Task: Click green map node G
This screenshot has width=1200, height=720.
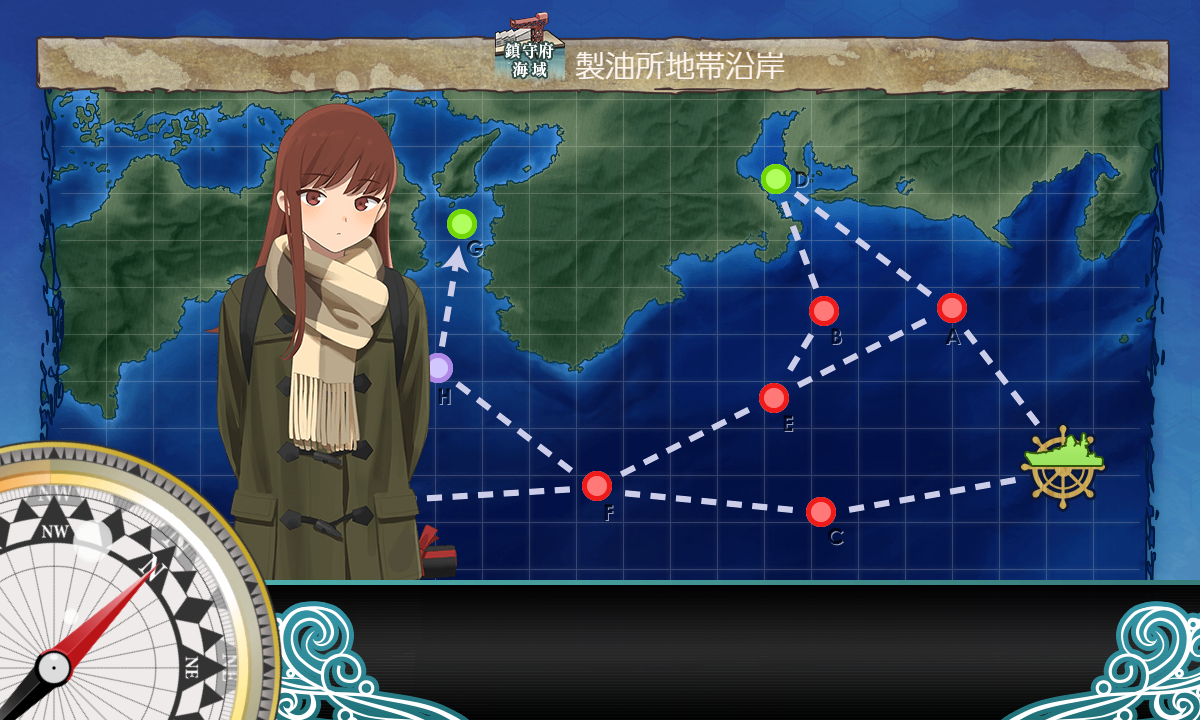Action: pyautogui.click(x=462, y=224)
